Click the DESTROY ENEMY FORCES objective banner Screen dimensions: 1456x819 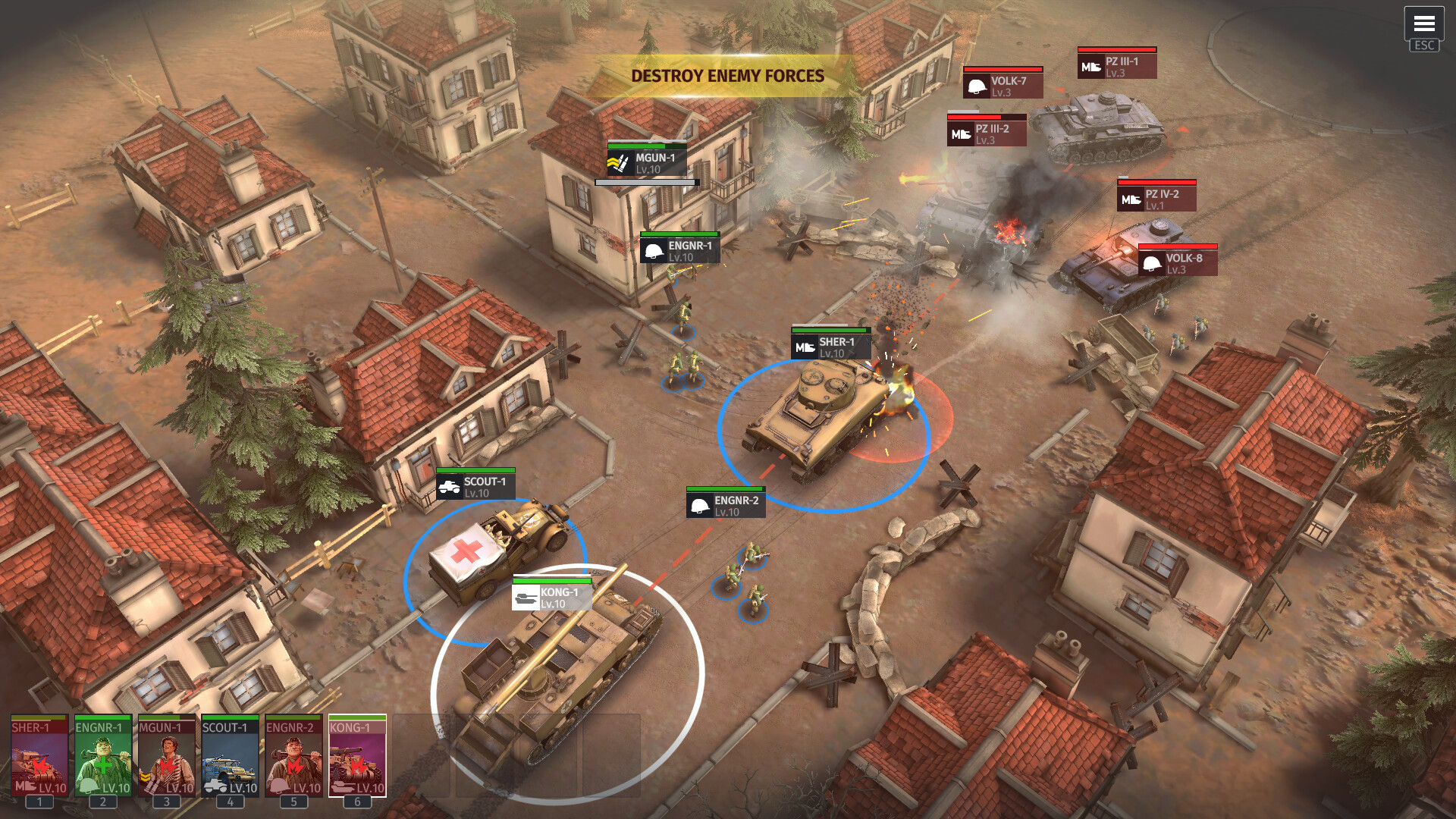point(728,76)
